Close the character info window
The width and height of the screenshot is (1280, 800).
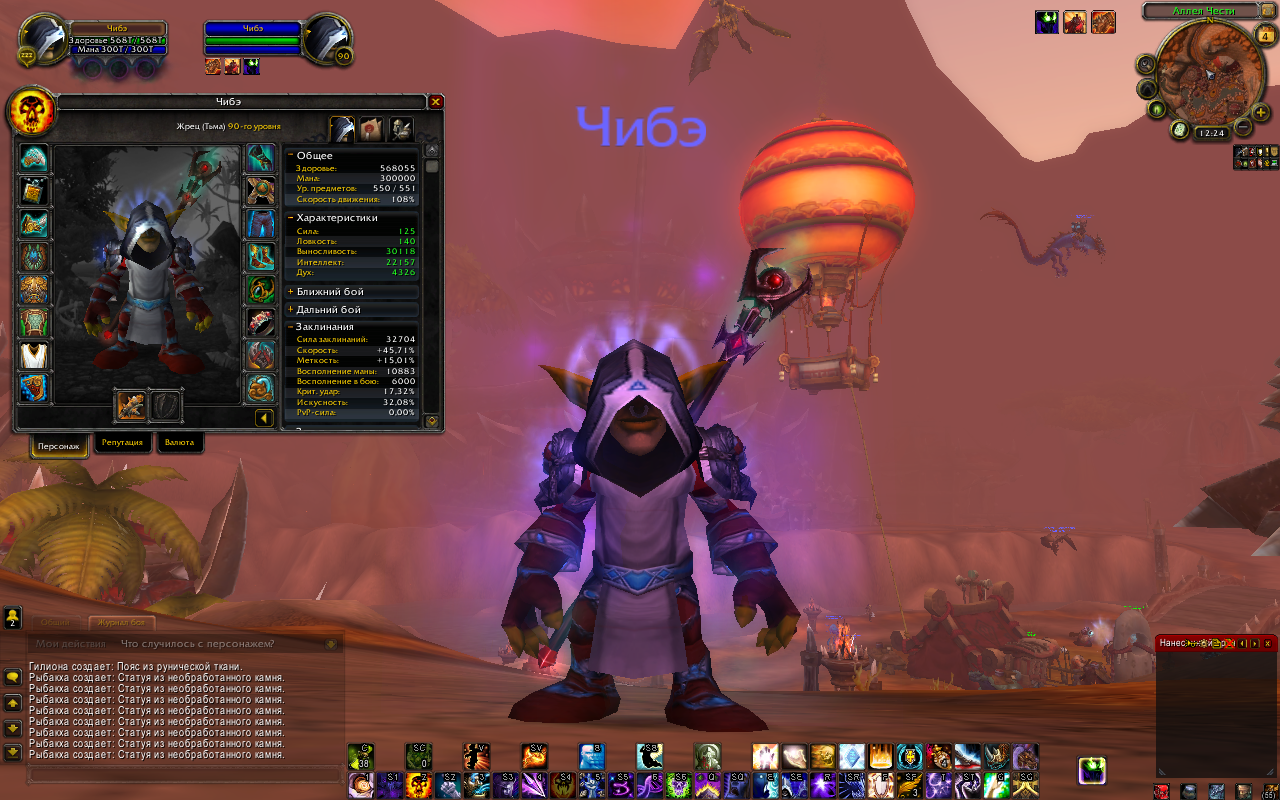435,102
